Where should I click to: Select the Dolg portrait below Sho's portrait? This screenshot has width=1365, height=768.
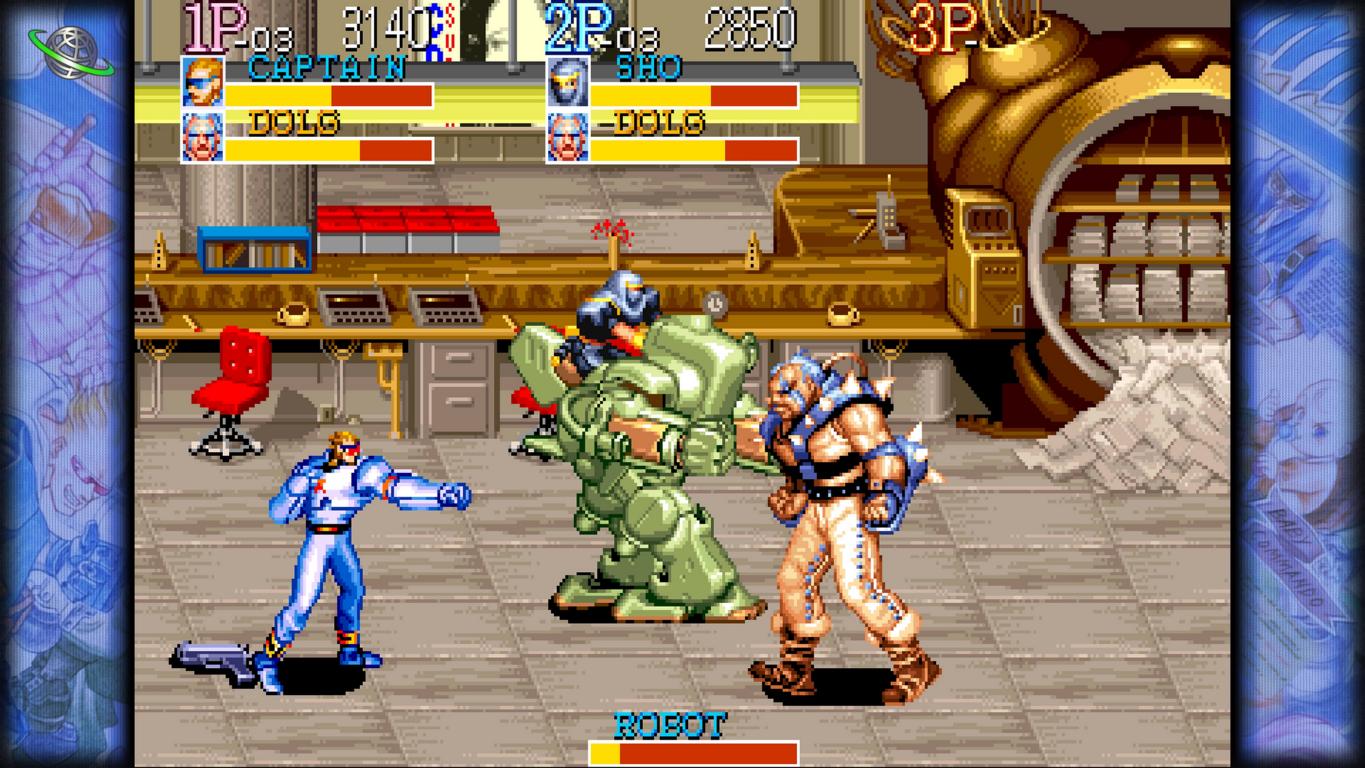click(567, 137)
